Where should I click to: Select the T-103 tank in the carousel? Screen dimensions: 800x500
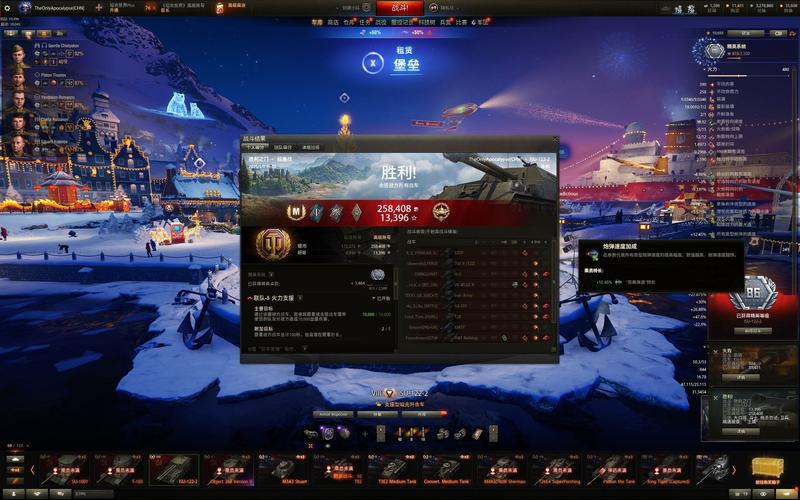[x=123, y=468]
